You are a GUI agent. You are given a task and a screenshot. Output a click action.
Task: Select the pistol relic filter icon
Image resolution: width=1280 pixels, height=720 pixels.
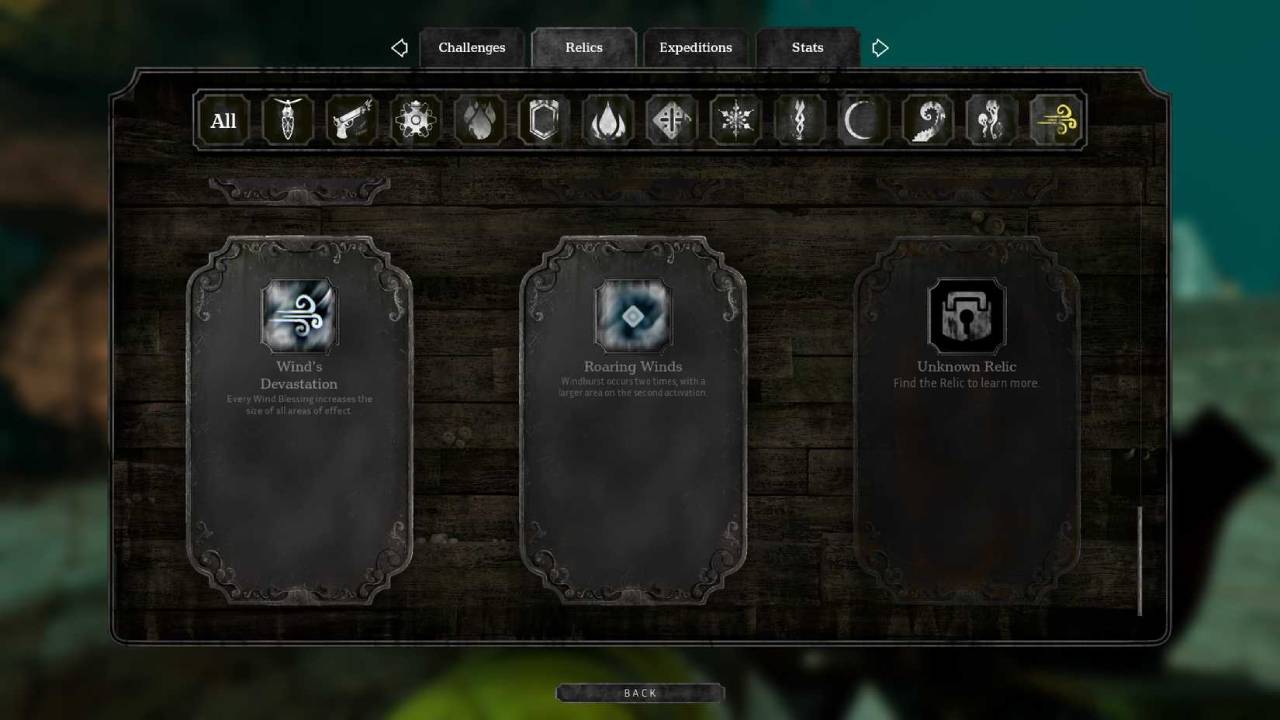tap(351, 120)
